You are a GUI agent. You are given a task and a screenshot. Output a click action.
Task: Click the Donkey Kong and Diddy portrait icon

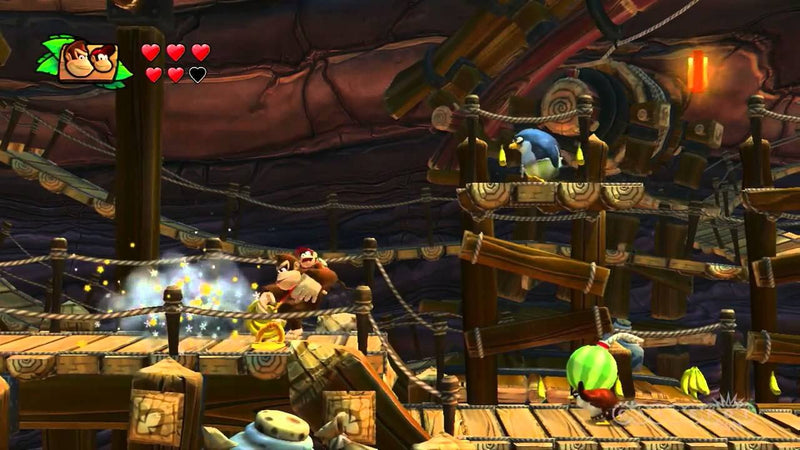pyautogui.click(x=87, y=61)
